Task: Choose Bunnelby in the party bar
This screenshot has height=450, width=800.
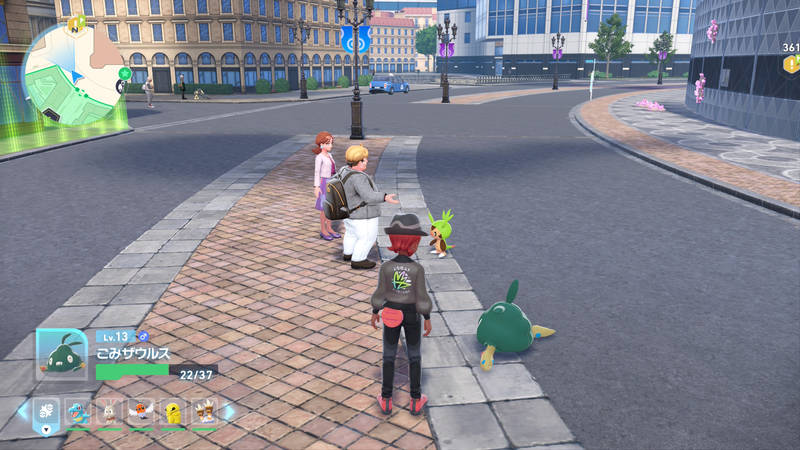Action: (110, 410)
